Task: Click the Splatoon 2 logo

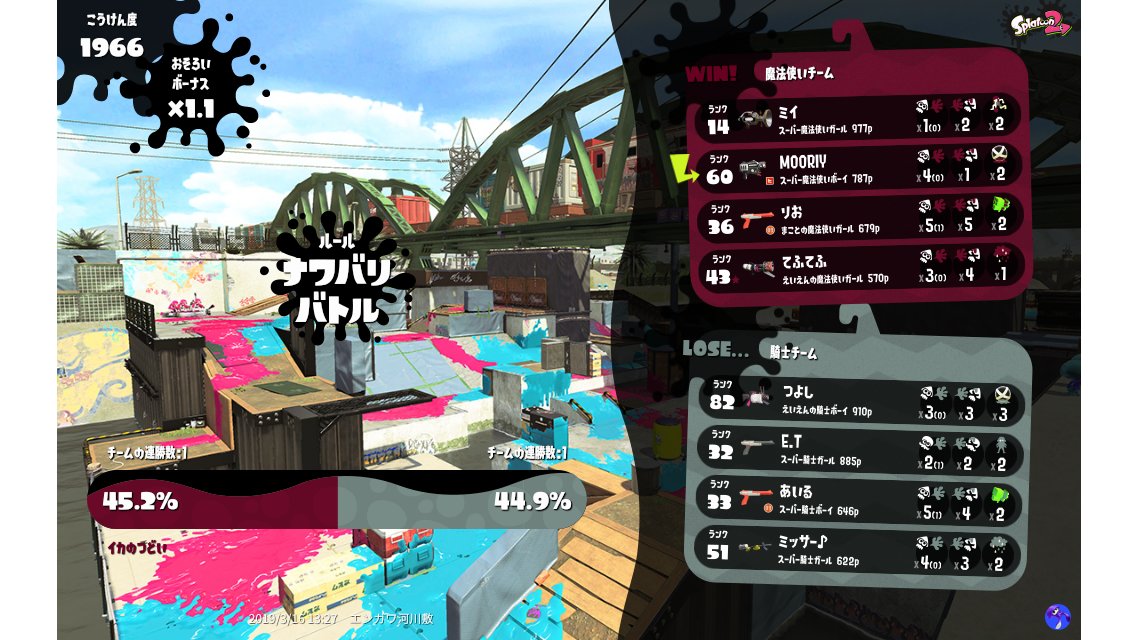Action: [x=1041, y=22]
